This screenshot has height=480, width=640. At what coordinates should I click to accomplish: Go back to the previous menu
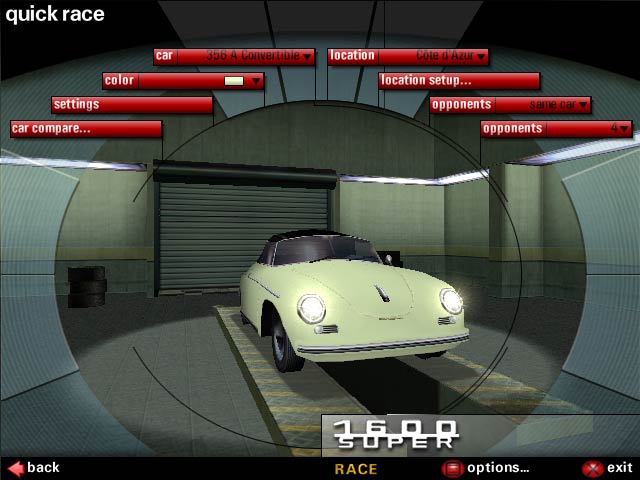point(34,467)
